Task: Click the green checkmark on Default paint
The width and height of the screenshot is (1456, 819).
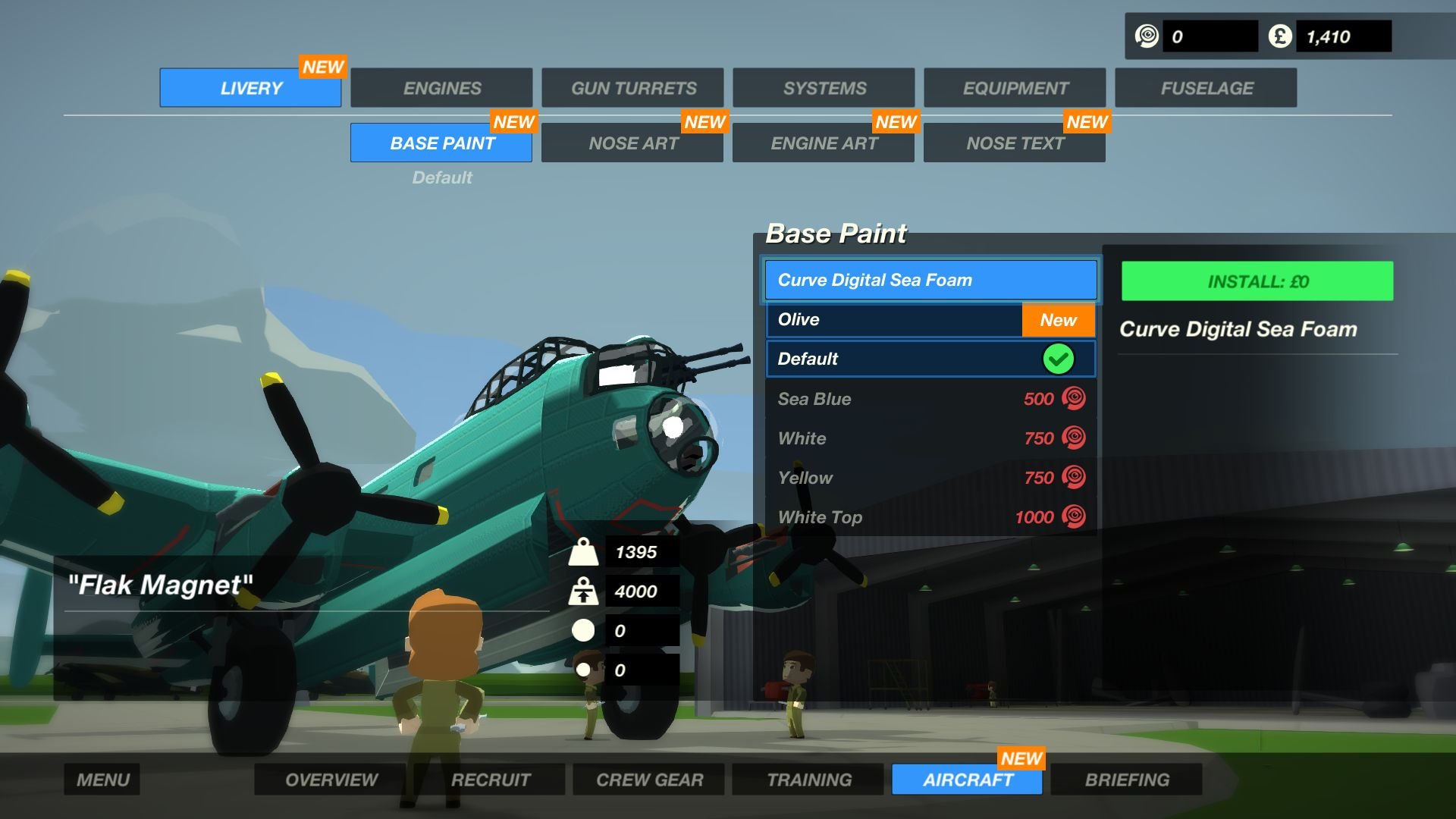Action: point(1059,359)
